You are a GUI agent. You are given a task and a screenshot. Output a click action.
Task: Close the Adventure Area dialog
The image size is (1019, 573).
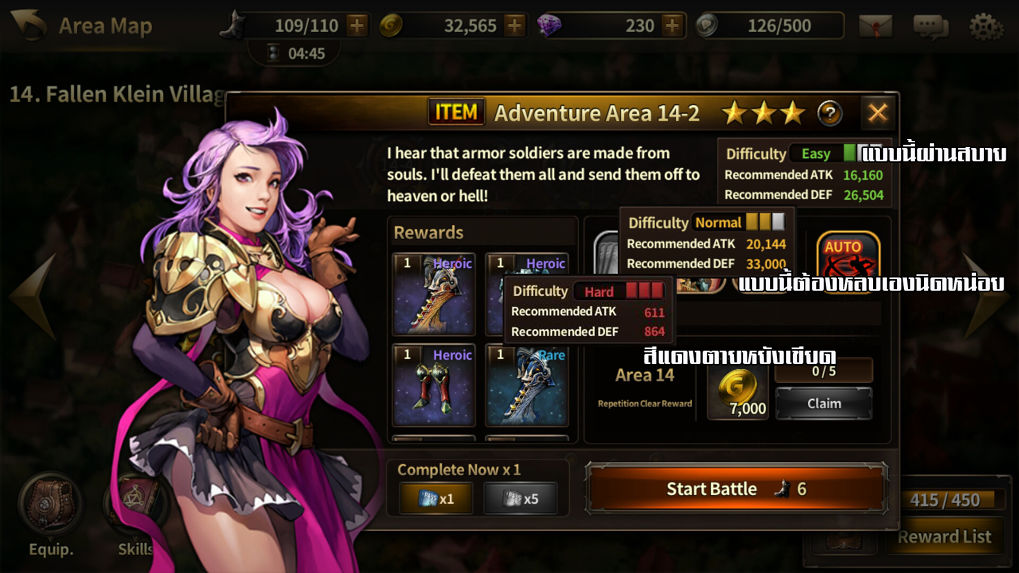click(x=877, y=113)
